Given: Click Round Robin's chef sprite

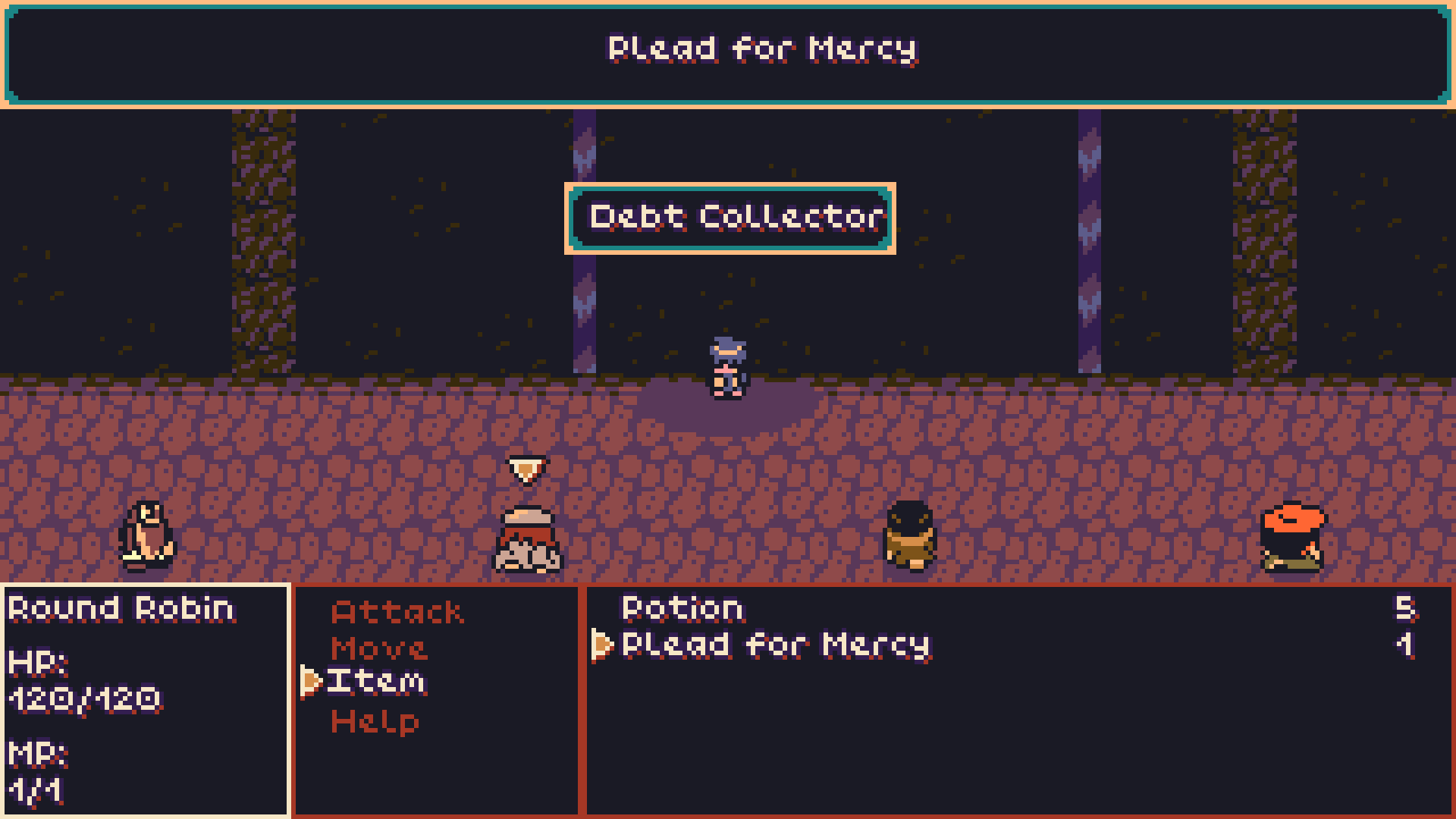Looking at the screenshot, I should [527, 538].
